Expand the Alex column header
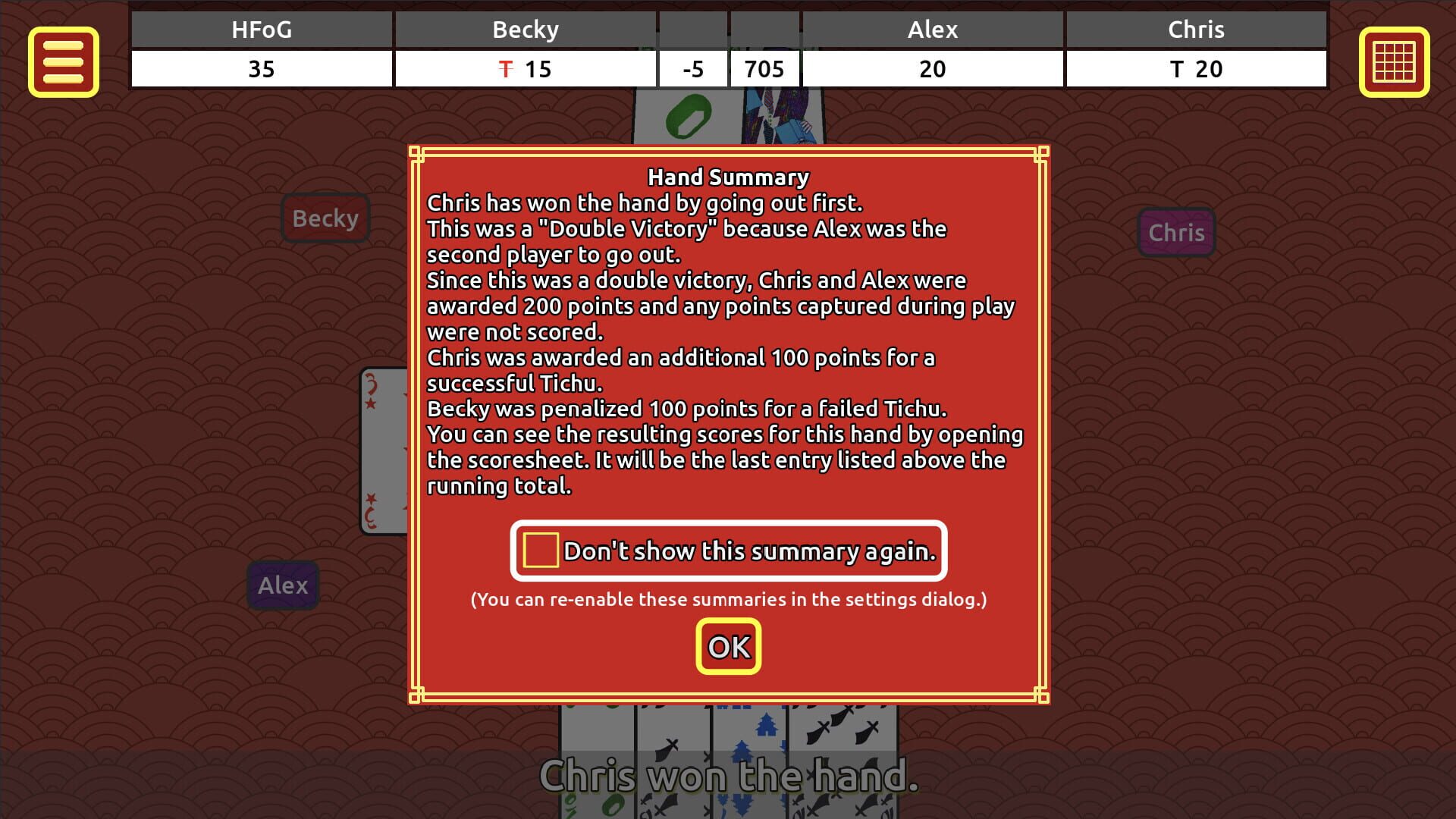The image size is (1456, 819). click(x=934, y=30)
